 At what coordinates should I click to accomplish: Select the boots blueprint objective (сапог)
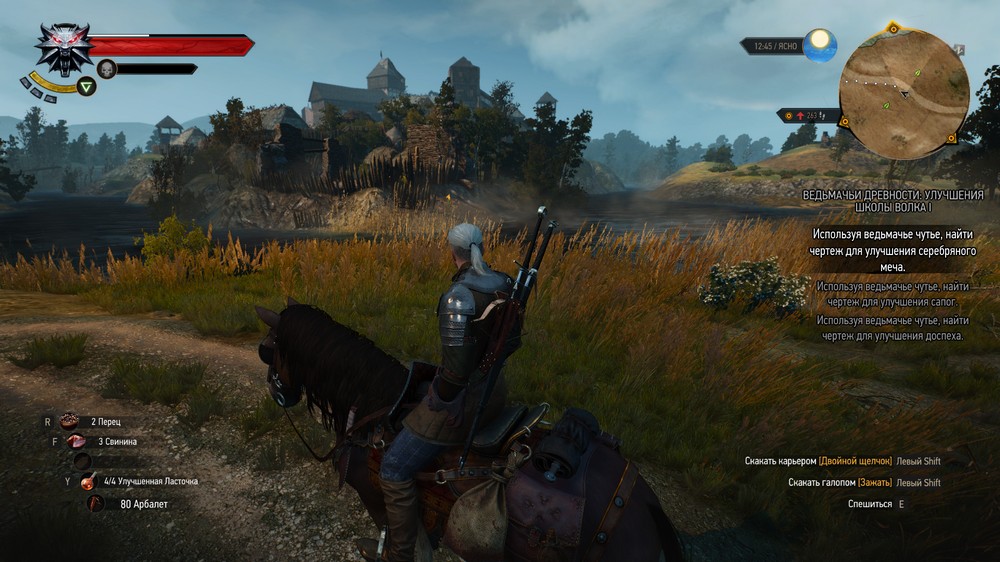(892, 293)
